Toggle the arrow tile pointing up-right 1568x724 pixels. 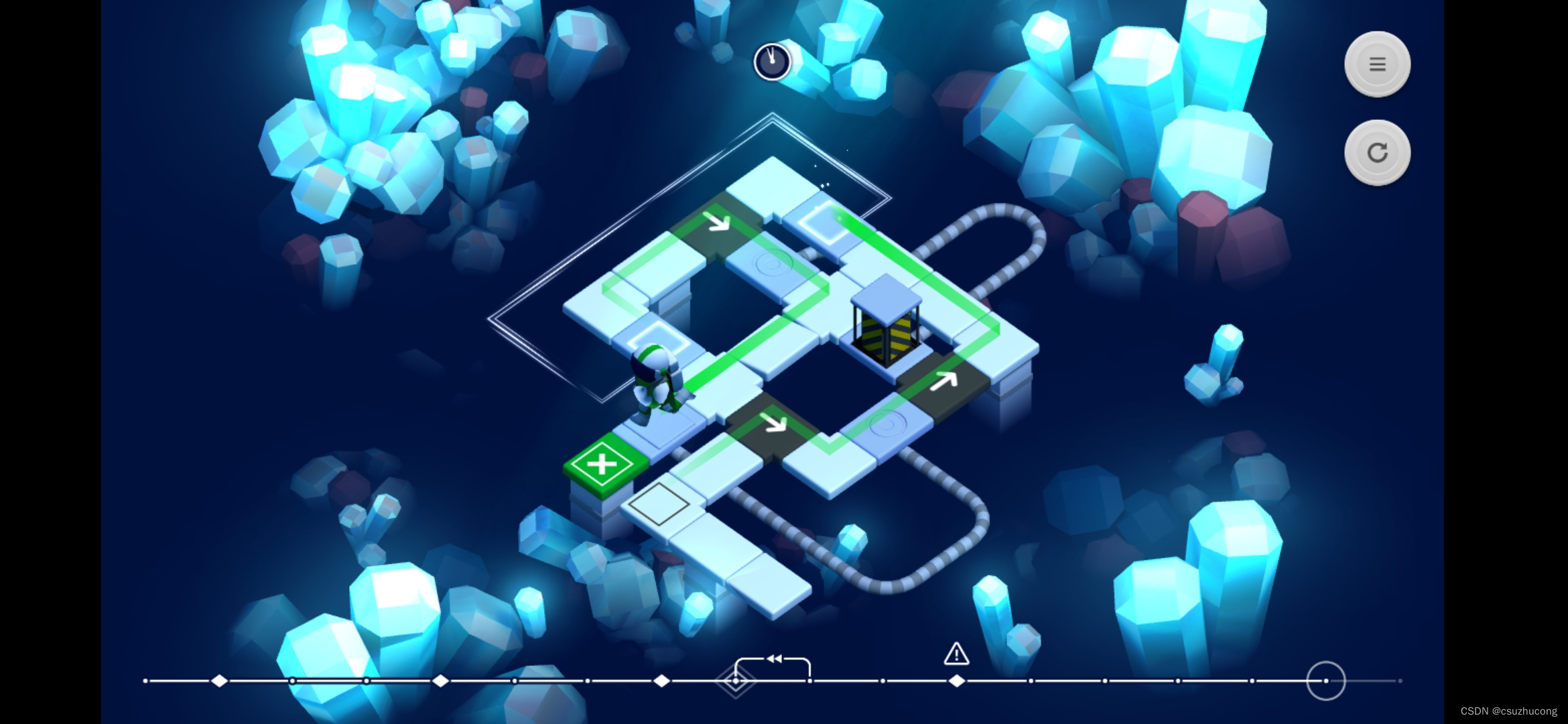coord(943,382)
